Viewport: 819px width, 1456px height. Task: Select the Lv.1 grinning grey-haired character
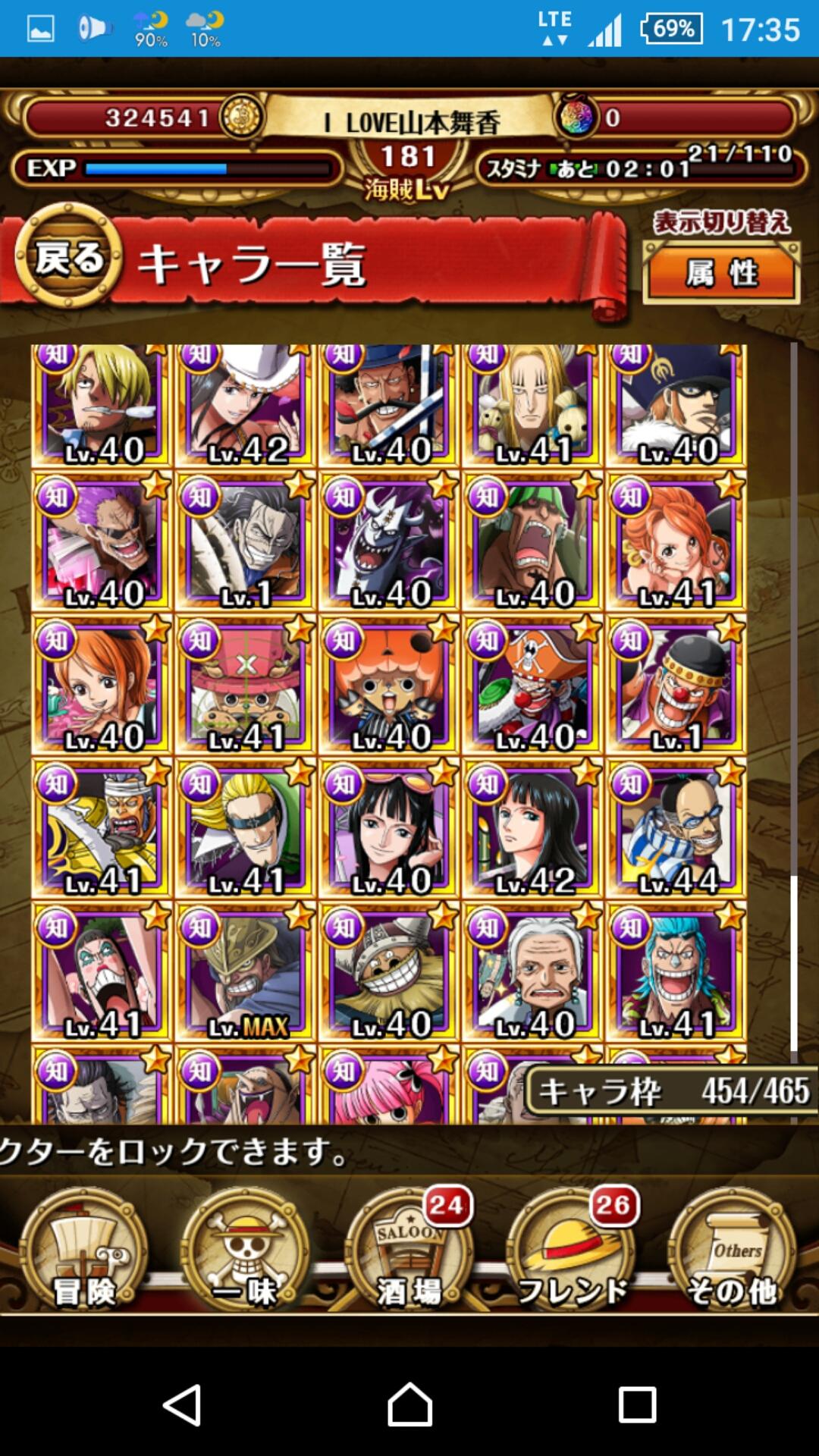click(x=245, y=541)
